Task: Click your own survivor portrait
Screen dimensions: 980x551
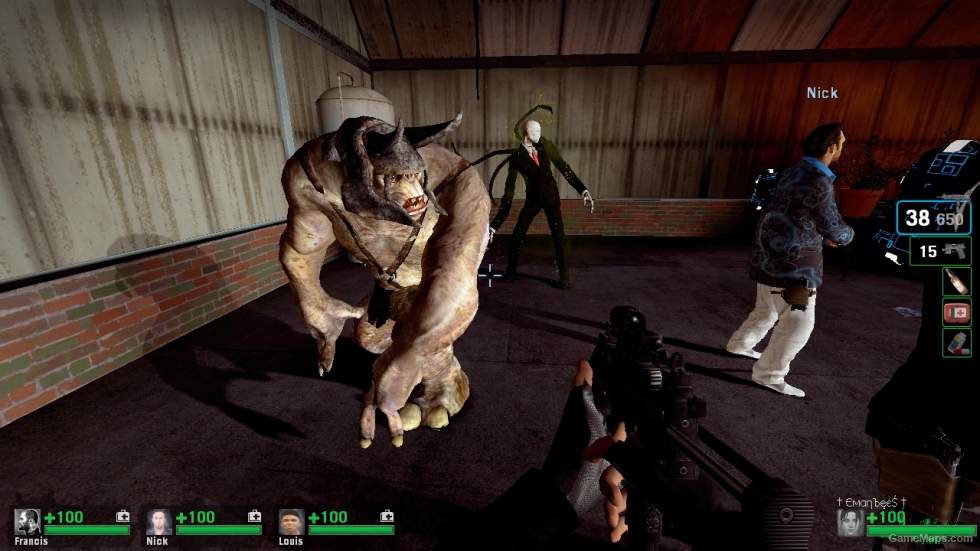Action: [x=851, y=522]
